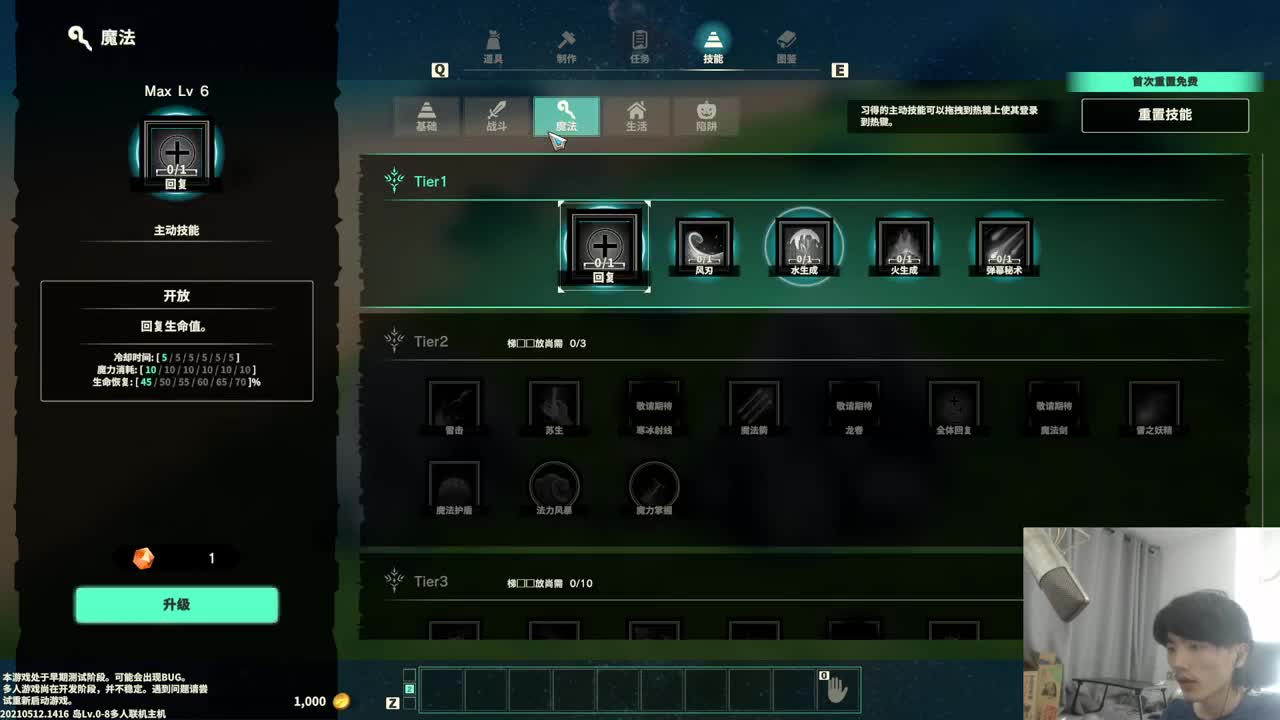Select the 水生成 (Water Generation) skill
This screenshot has width=1280, height=720.
[x=804, y=242]
